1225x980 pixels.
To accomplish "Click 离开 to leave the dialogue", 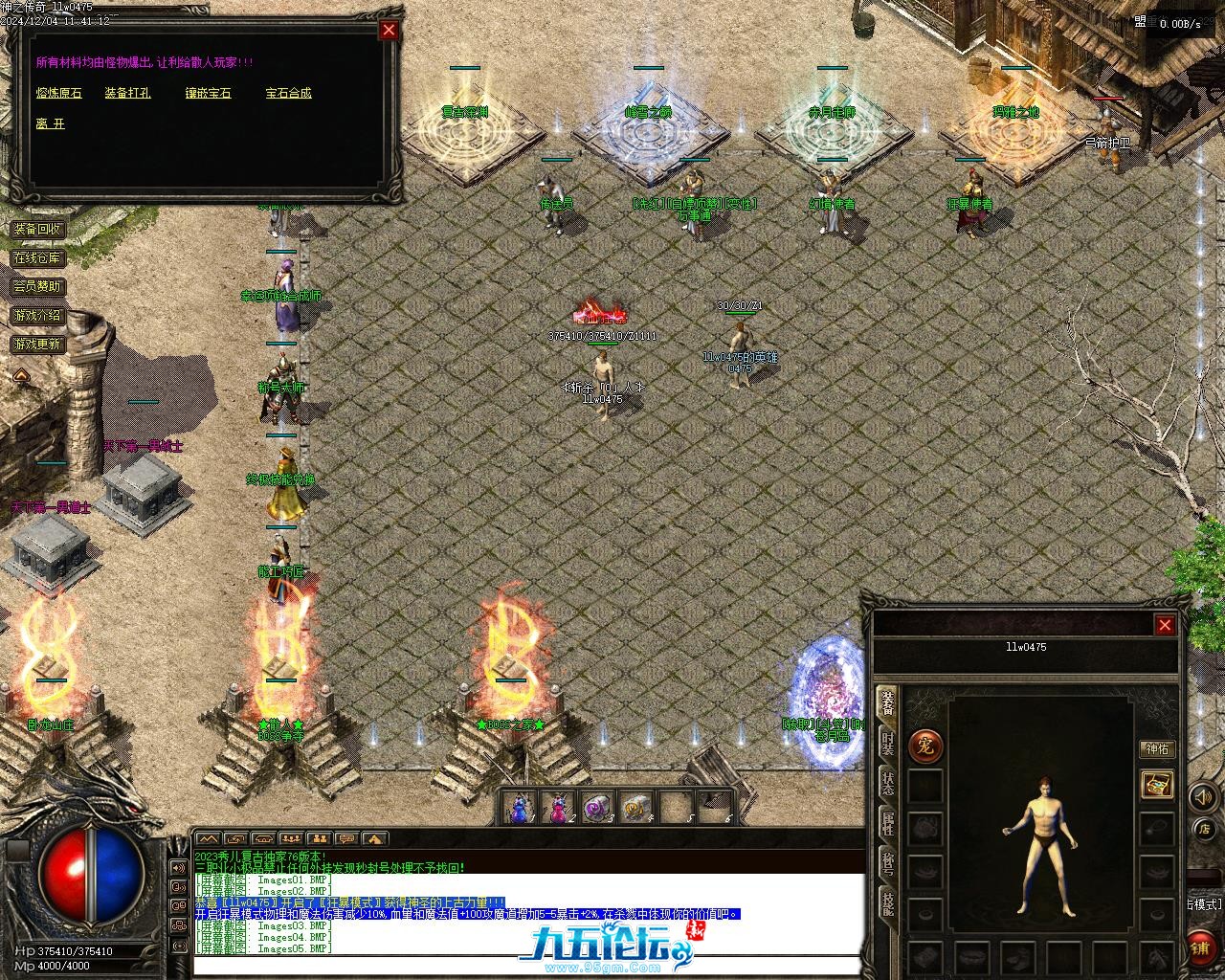I will 50,123.
